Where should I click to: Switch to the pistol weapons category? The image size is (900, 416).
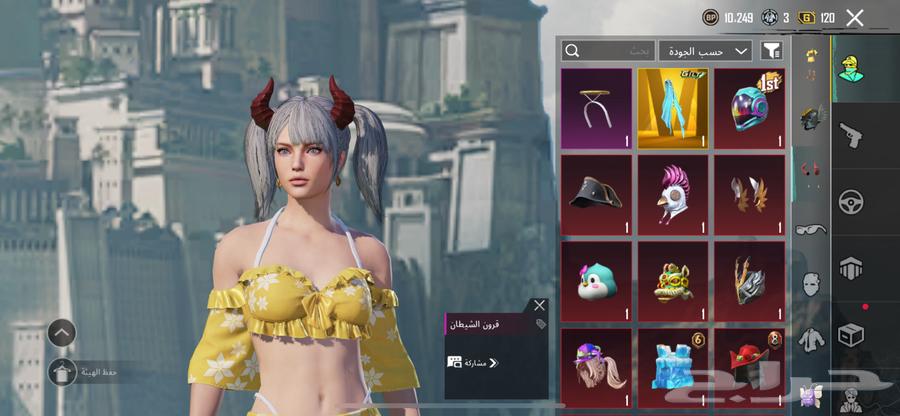click(x=850, y=134)
